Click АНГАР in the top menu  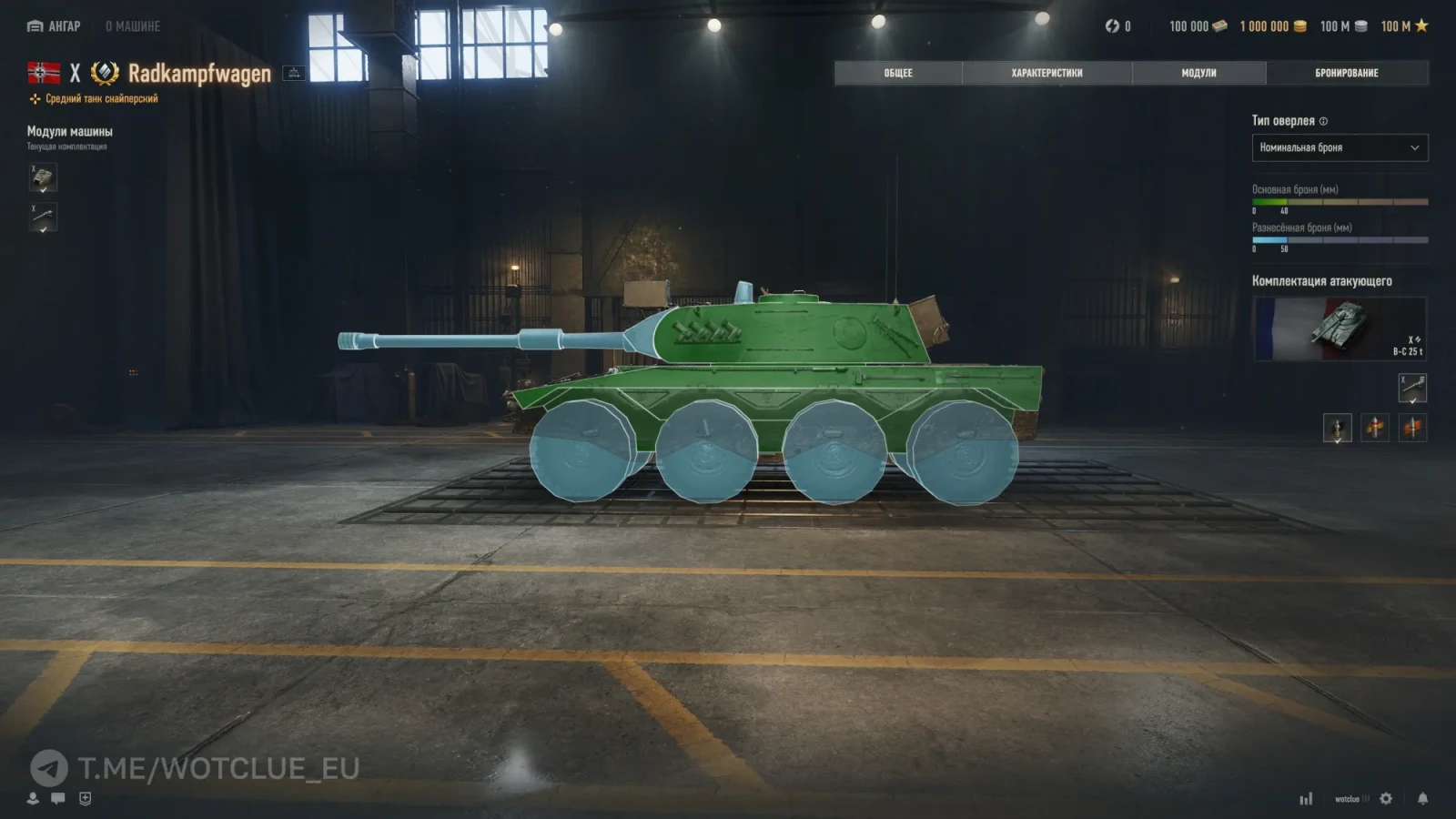55,25
